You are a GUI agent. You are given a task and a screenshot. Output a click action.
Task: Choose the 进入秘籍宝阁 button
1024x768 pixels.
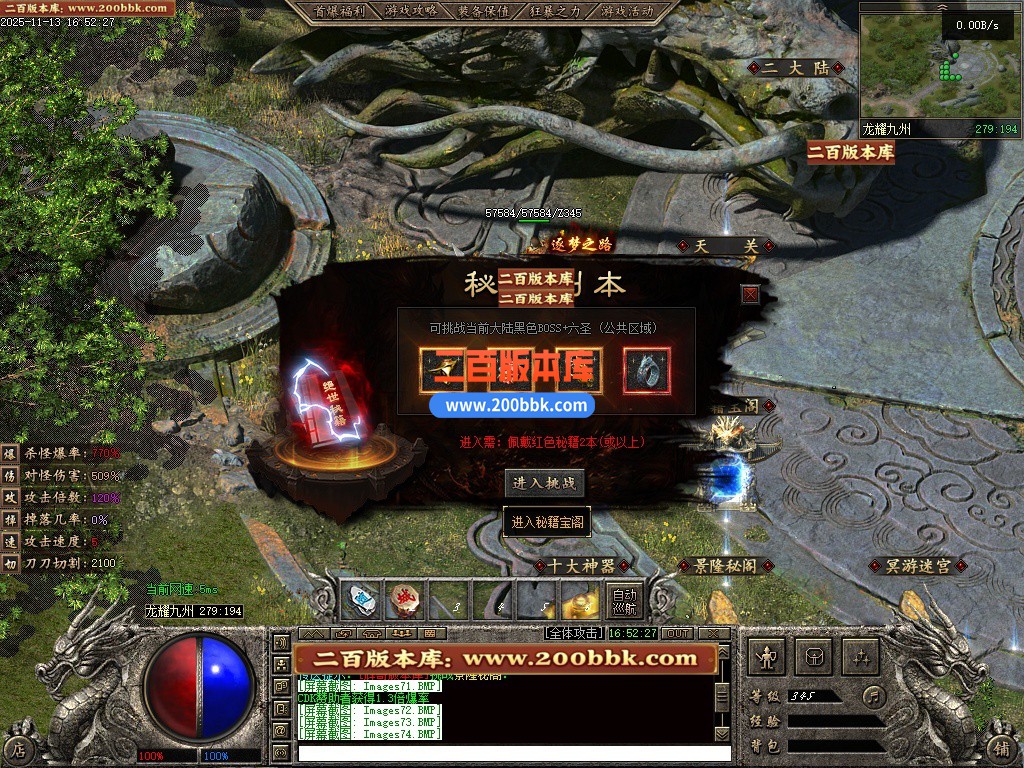click(547, 522)
